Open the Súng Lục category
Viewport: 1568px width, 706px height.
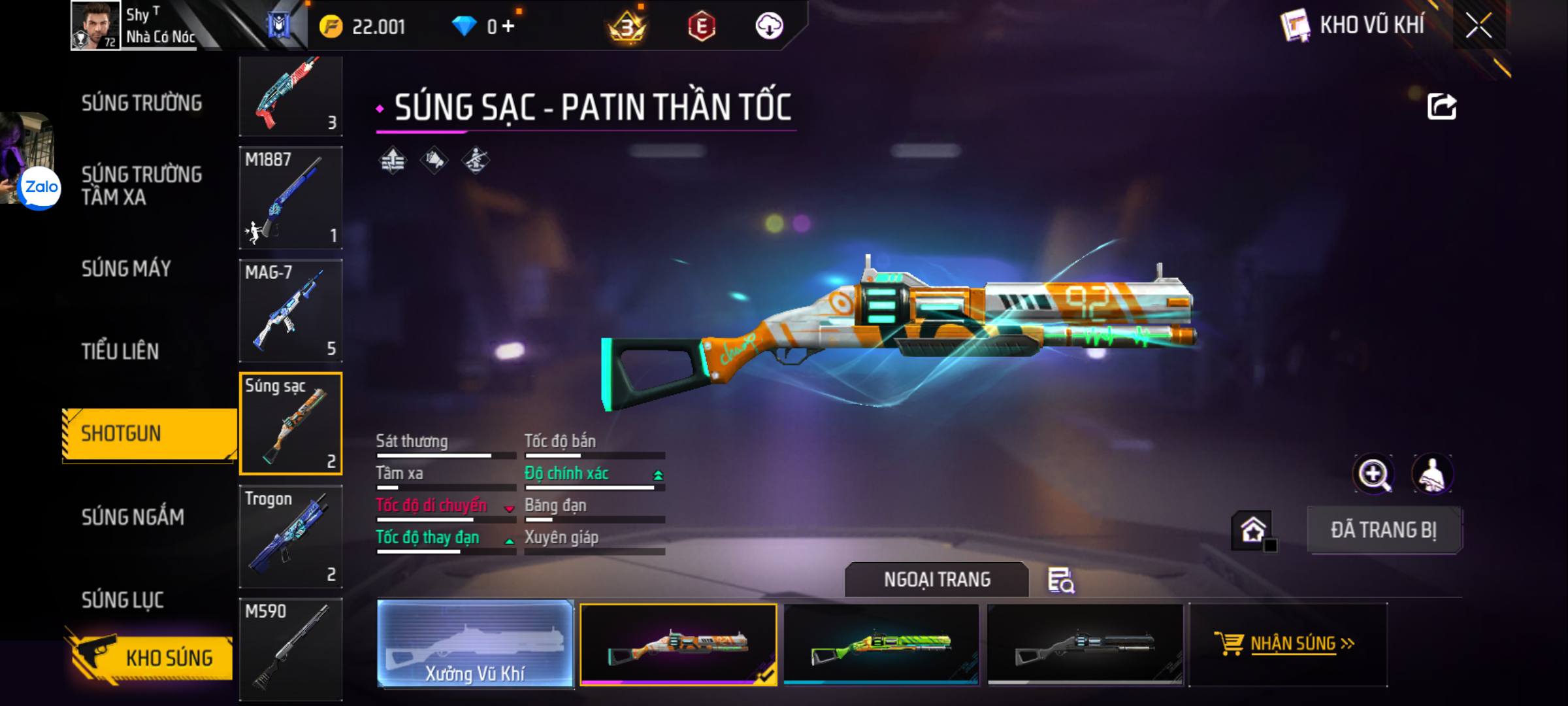(x=122, y=599)
